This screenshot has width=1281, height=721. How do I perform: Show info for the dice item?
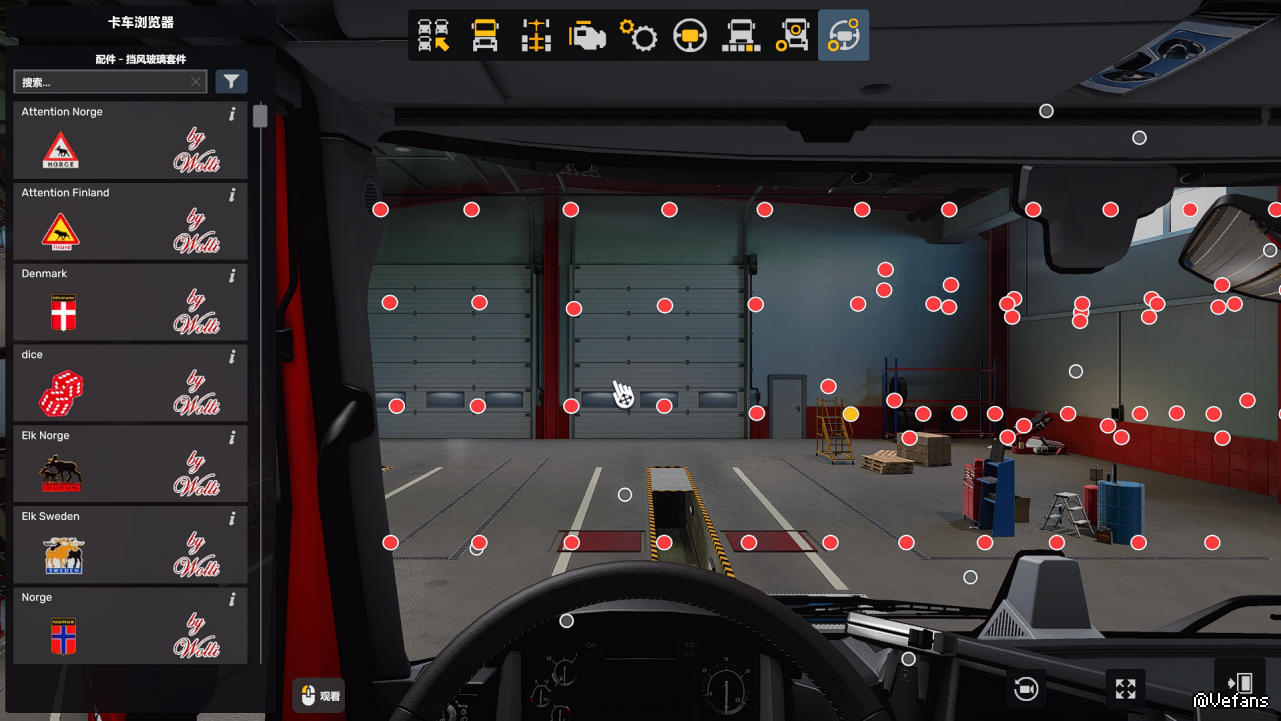point(232,357)
